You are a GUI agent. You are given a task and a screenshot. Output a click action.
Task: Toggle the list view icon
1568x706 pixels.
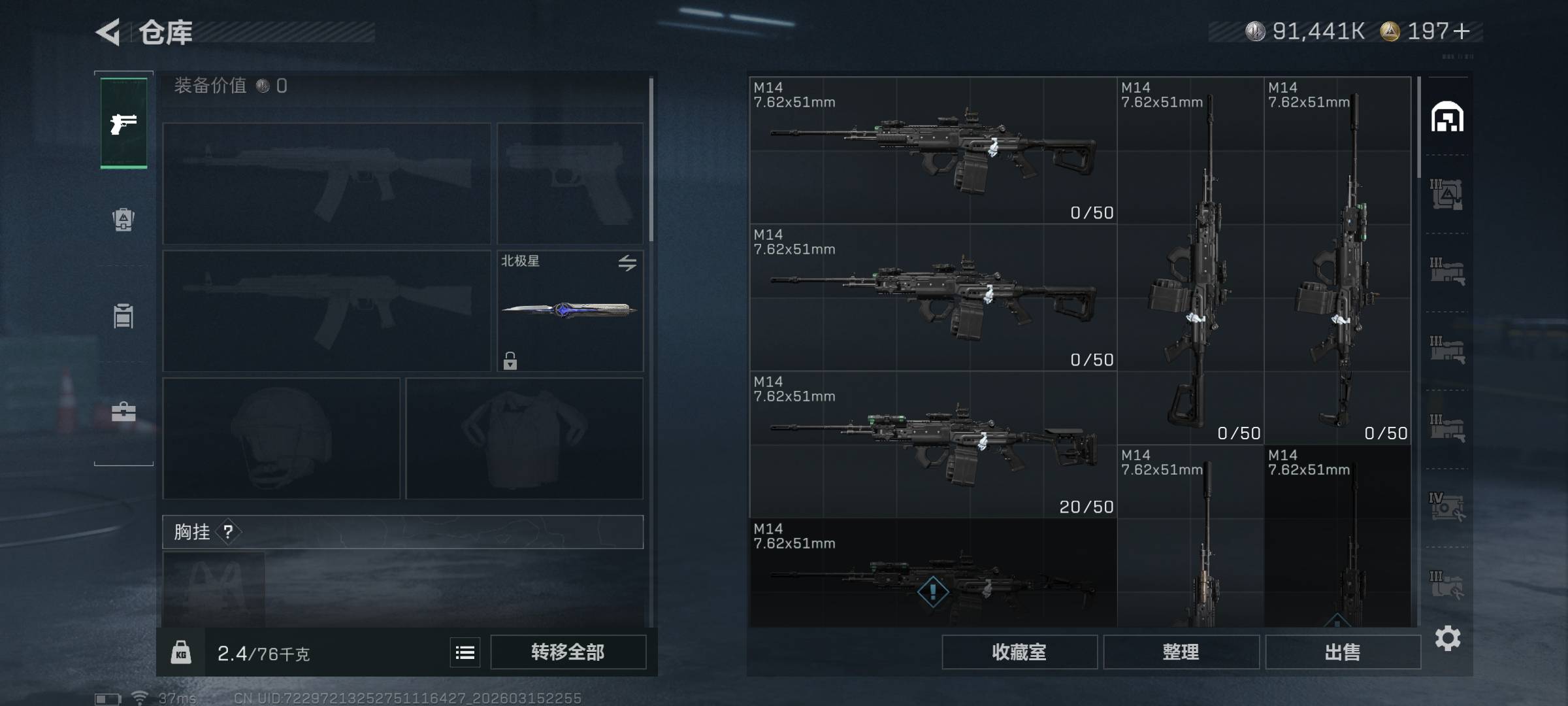click(465, 652)
